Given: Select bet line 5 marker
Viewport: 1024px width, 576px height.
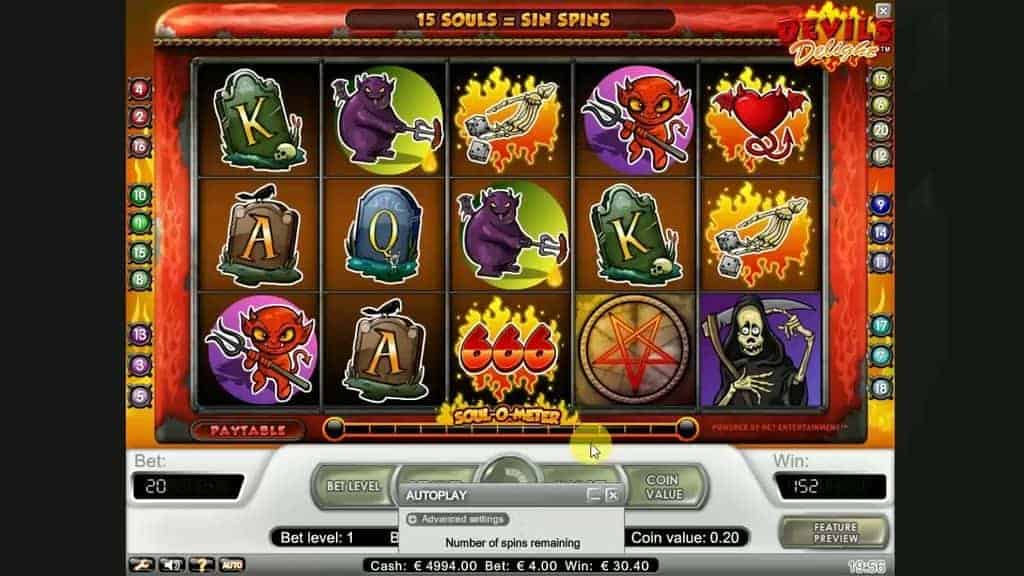Looking at the screenshot, I should (139, 394).
